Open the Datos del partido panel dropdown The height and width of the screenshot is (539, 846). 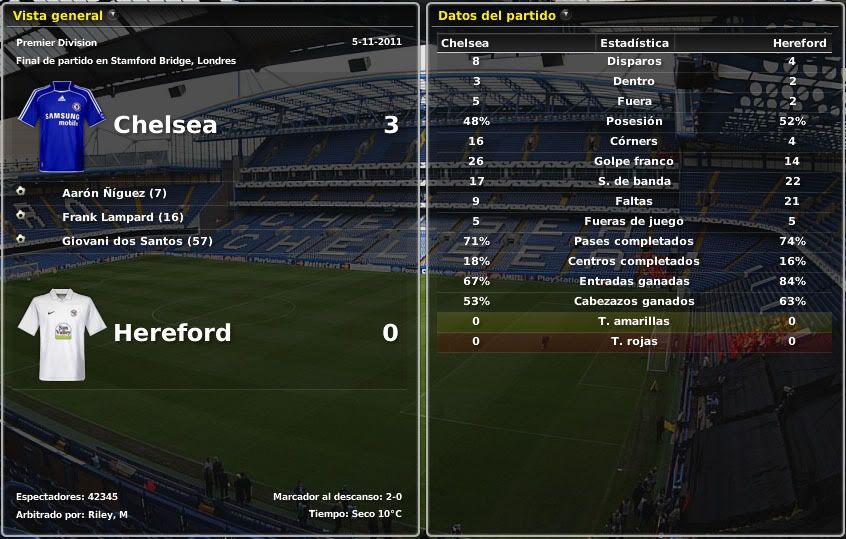(566, 15)
